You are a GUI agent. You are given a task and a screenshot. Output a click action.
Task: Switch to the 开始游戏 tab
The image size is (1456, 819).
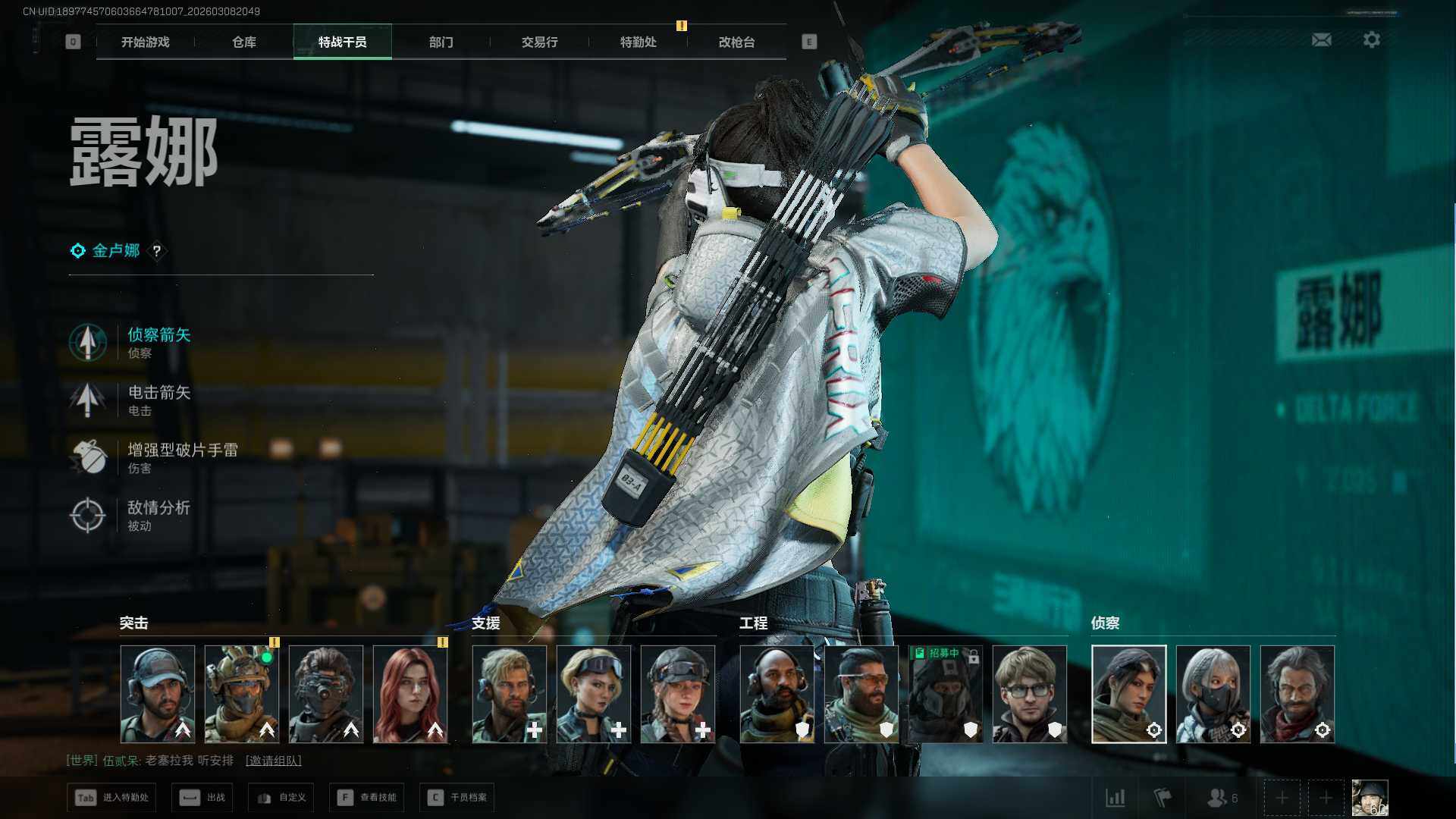point(145,42)
